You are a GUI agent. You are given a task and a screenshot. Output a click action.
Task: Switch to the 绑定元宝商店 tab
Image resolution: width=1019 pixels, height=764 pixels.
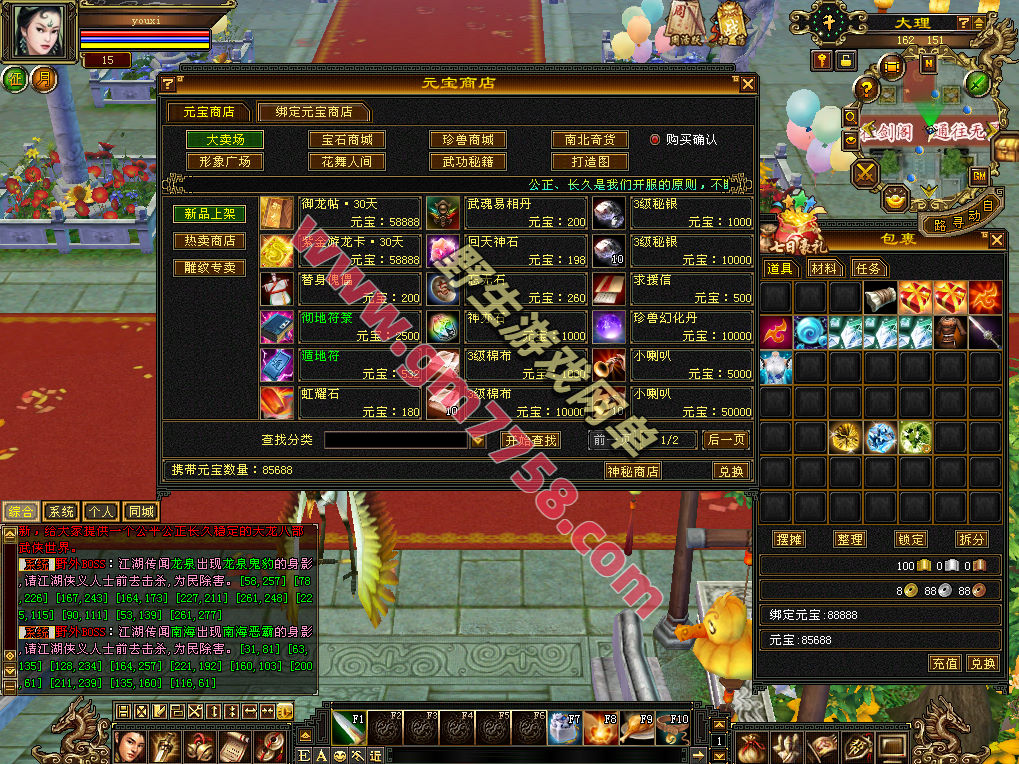point(312,112)
